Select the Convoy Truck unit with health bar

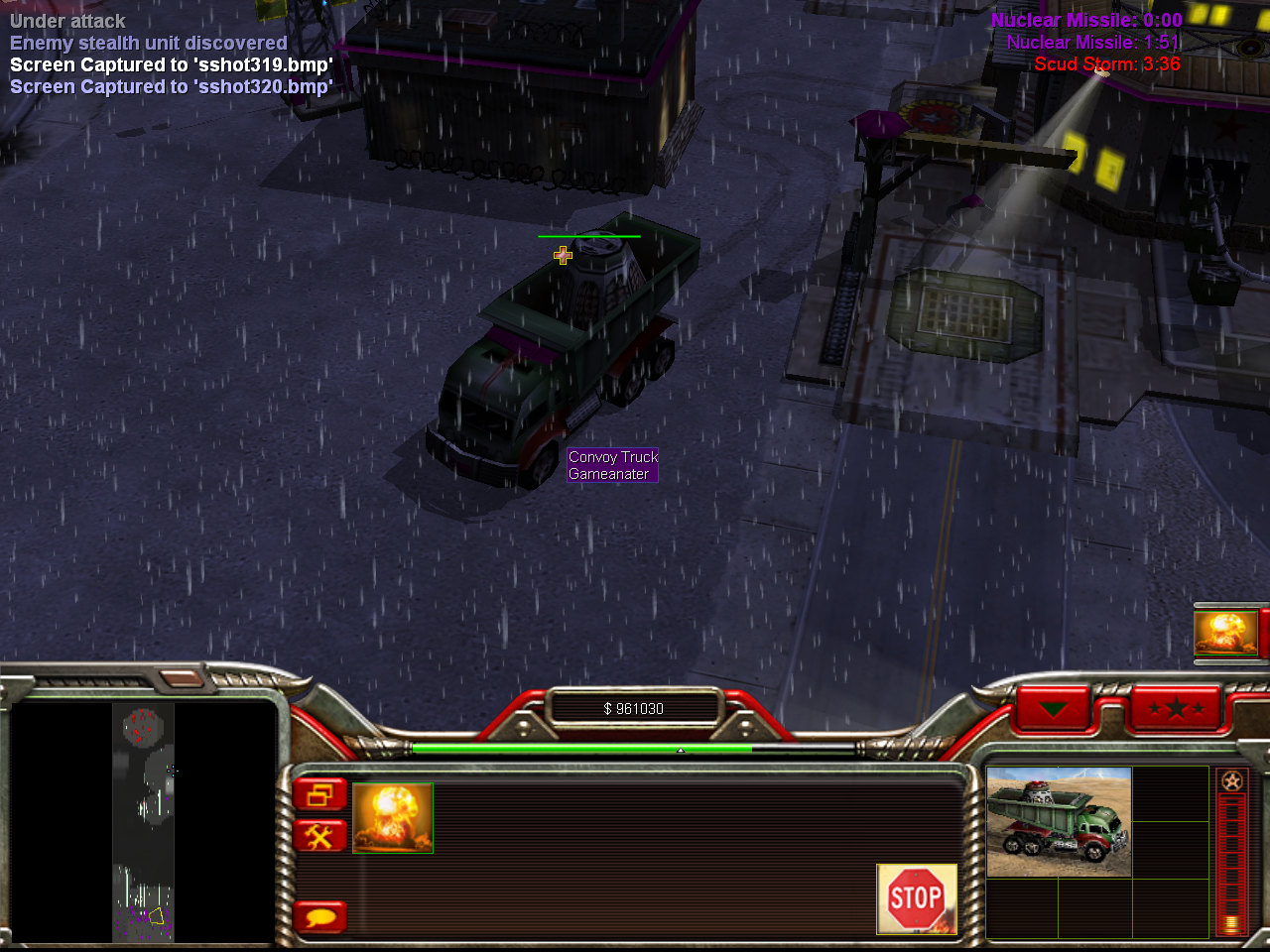566,357
